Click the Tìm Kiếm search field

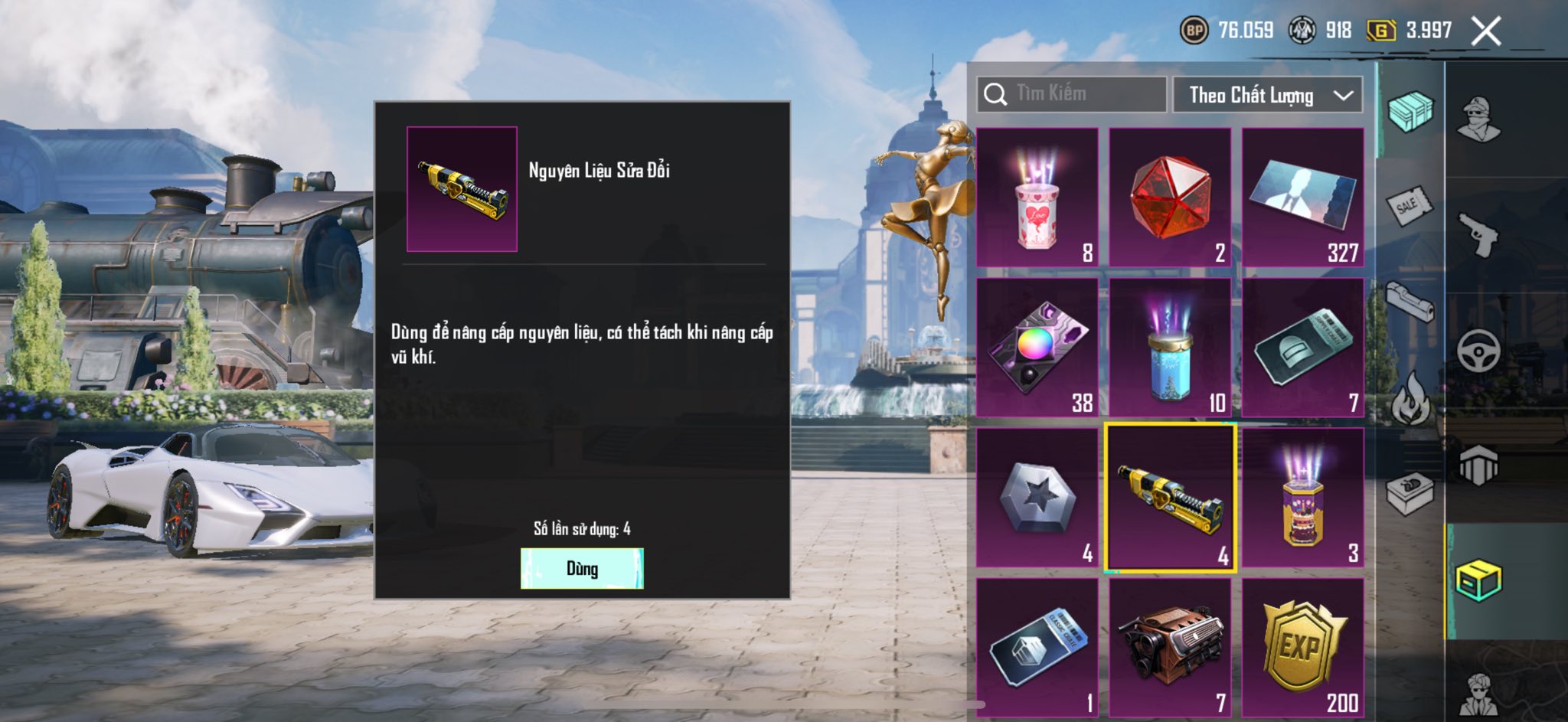click(x=1072, y=94)
